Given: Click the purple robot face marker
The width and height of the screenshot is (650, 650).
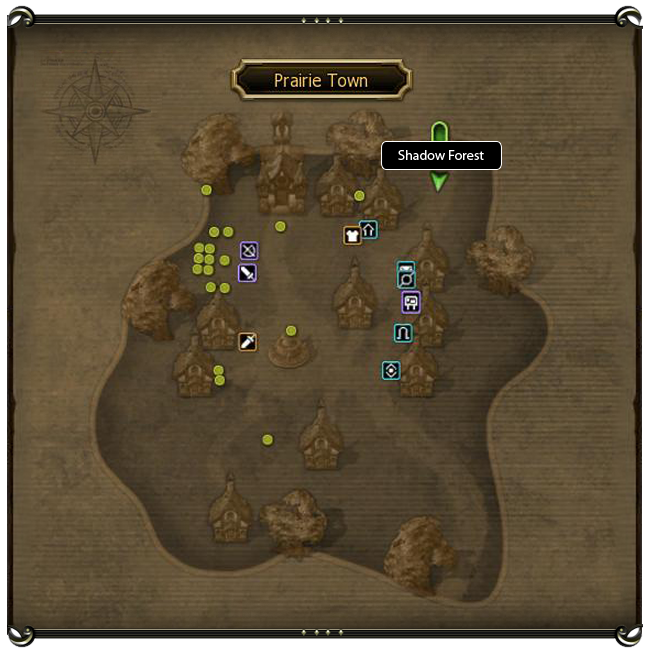Looking at the screenshot, I should (410, 301).
